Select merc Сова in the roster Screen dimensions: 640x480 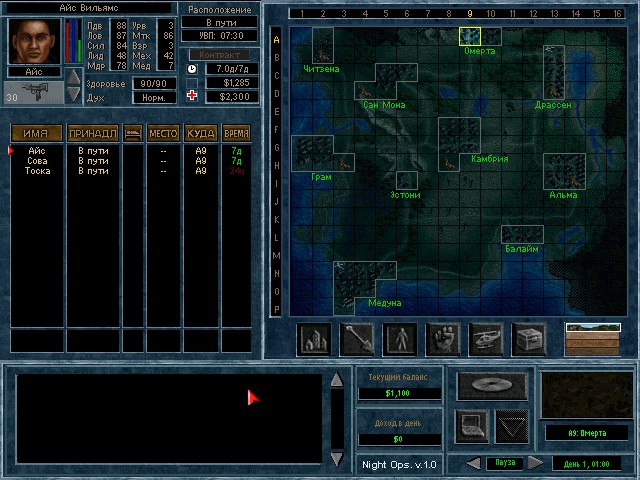37,161
